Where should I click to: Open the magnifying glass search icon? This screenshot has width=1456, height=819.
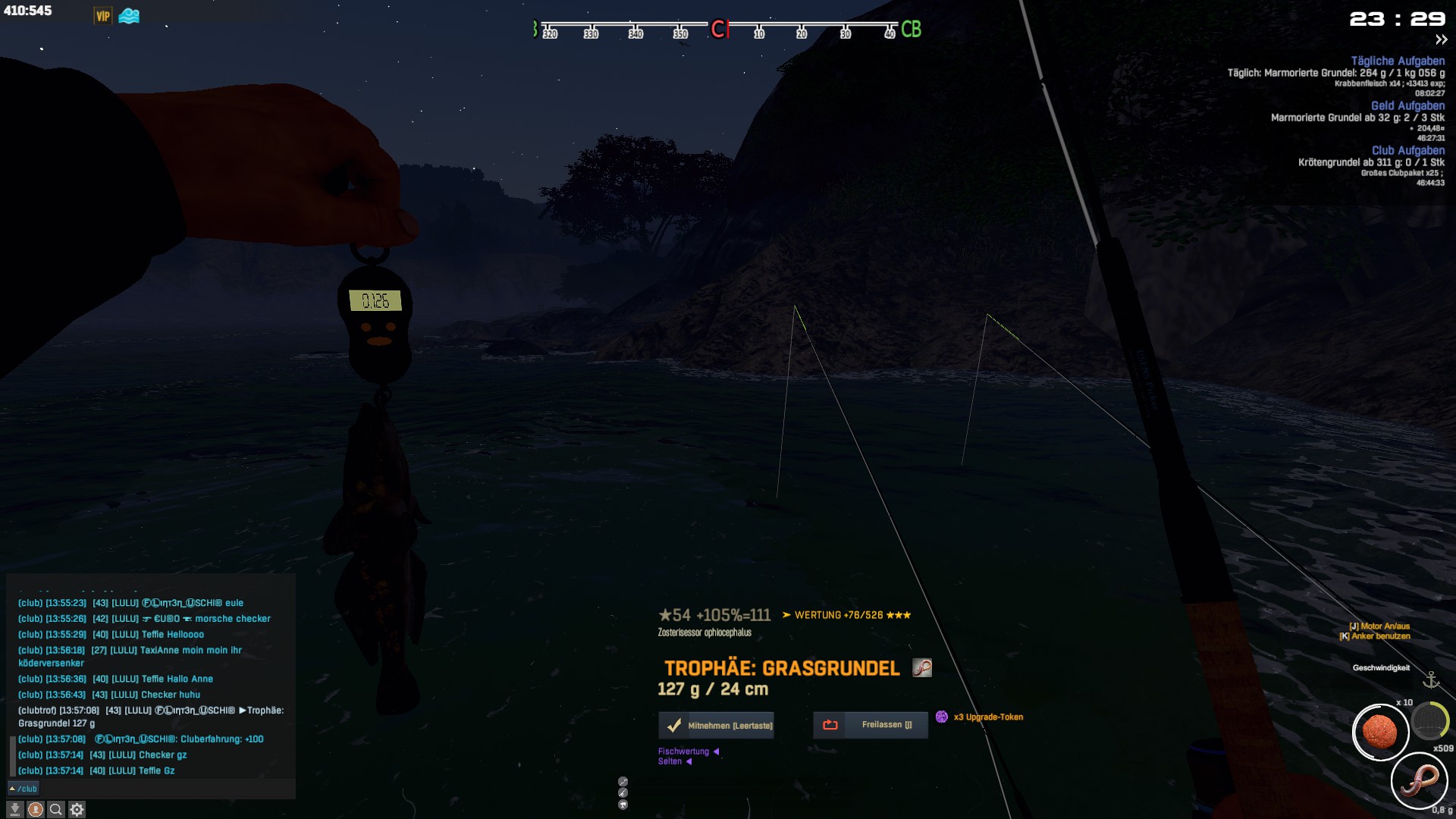(56, 810)
